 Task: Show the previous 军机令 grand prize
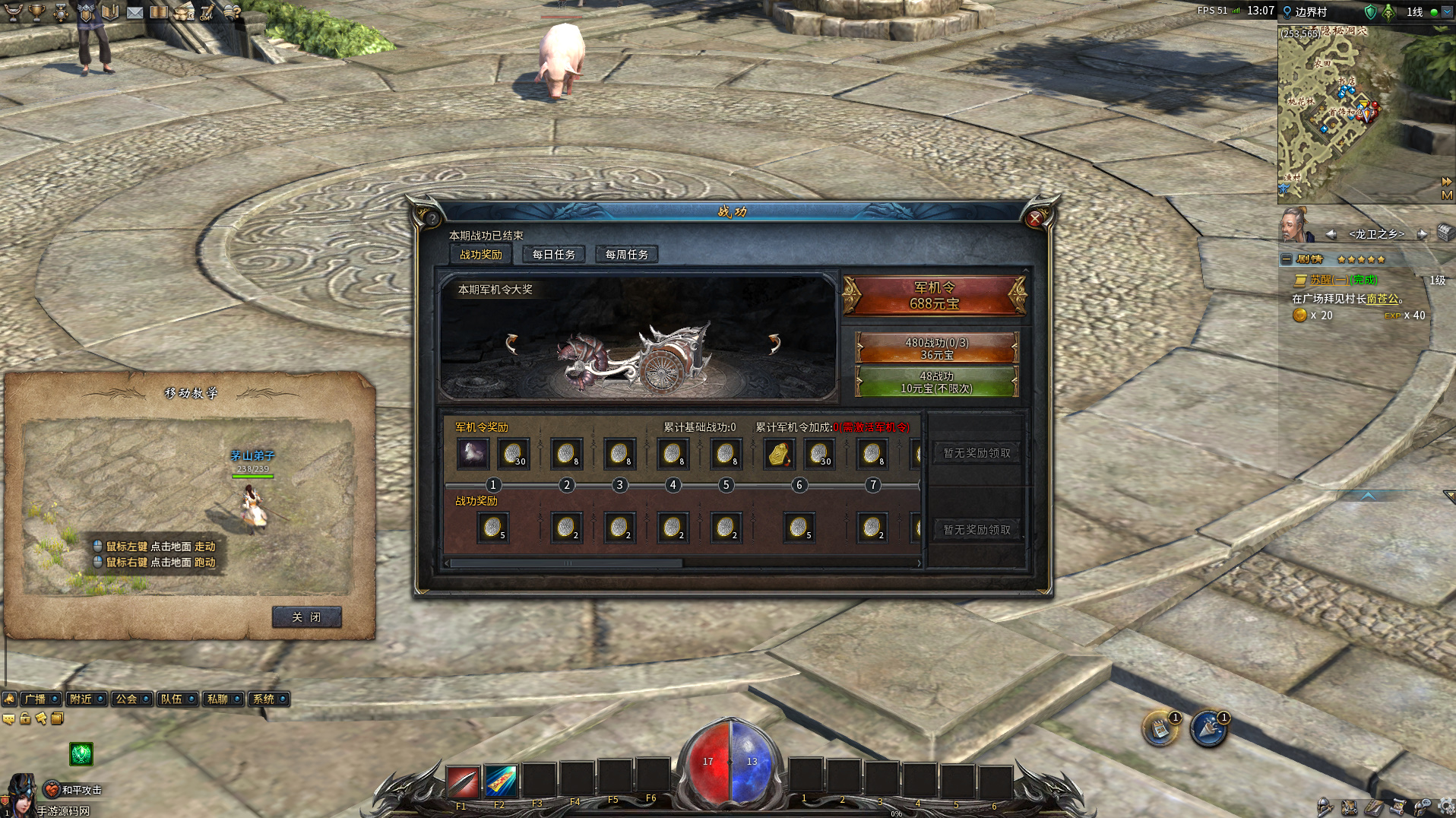pos(512,344)
